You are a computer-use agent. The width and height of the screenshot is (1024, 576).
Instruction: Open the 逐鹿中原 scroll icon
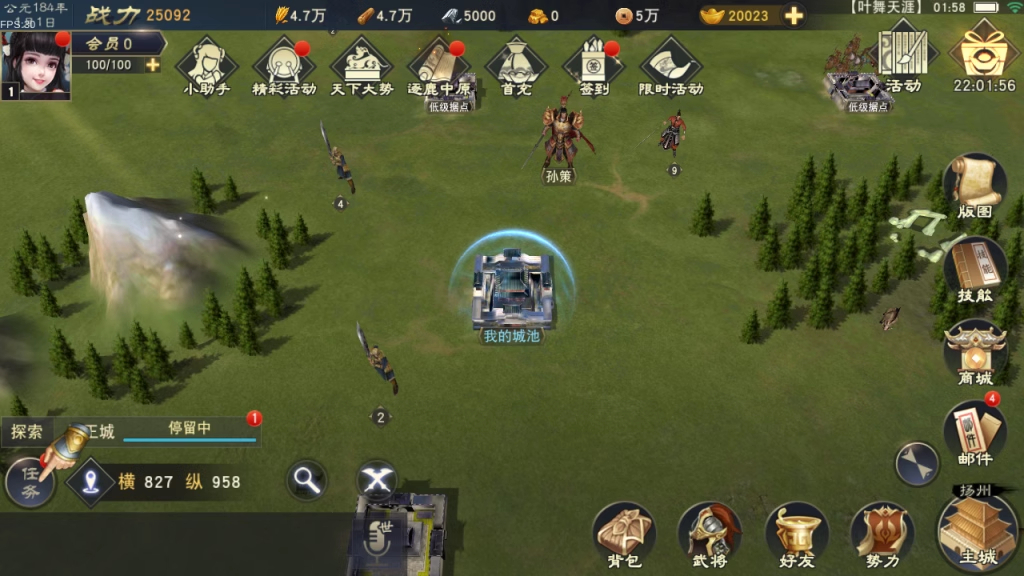[439, 63]
